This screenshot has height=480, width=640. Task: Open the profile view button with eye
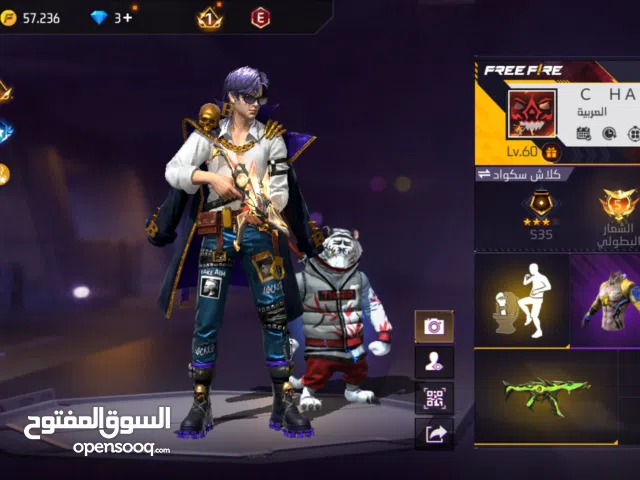click(434, 362)
